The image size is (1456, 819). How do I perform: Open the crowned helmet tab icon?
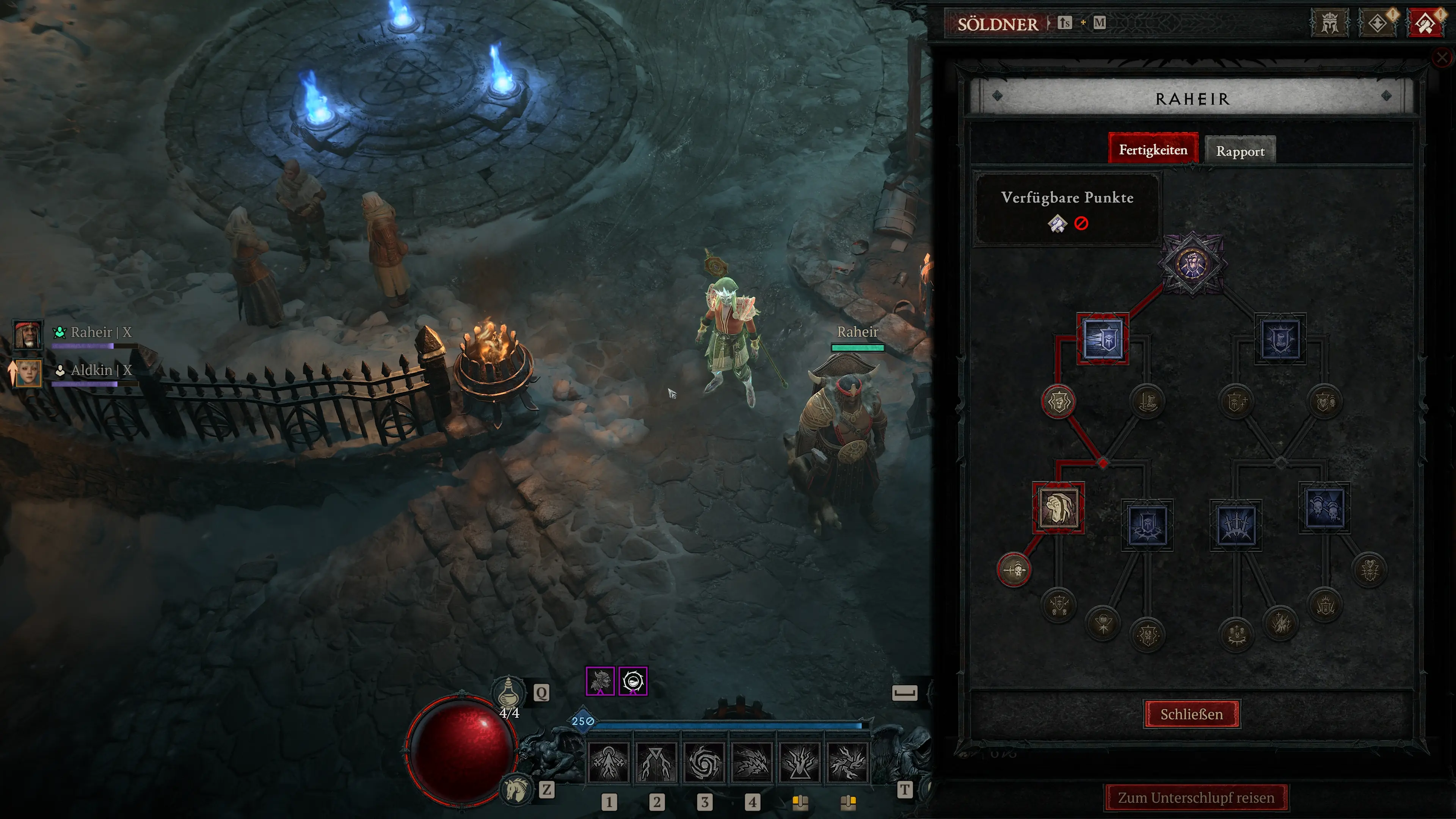pyautogui.click(x=1329, y=23)
